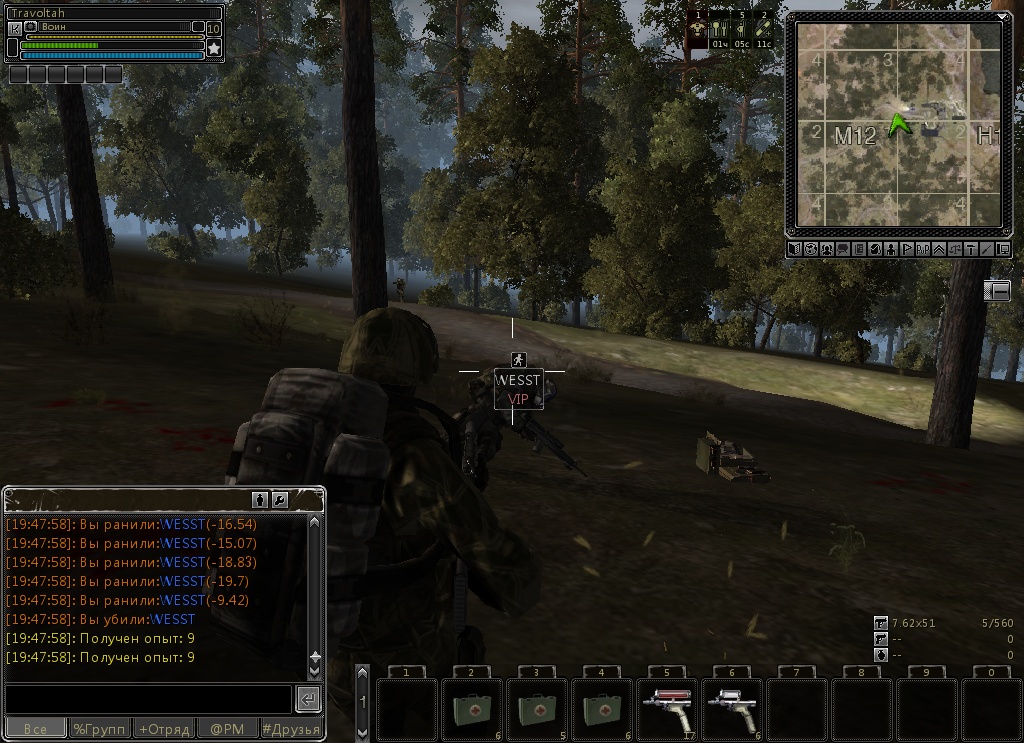Show the #Друзья chat tab
The height and width of the screenshot is (743, 1024).
290,729
